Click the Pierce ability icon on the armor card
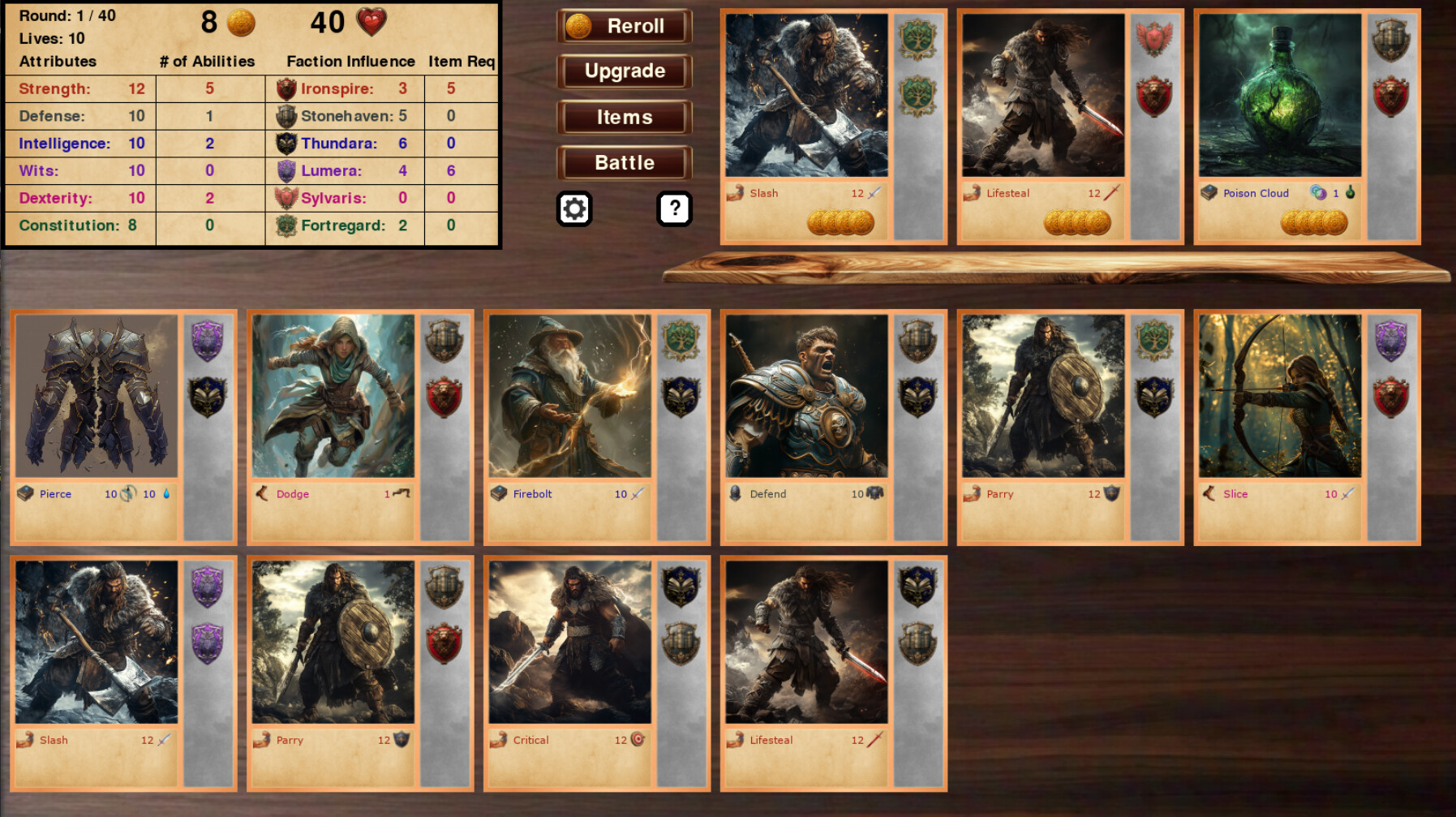This screenshot has width=1456, height=817. pos(26,493)
